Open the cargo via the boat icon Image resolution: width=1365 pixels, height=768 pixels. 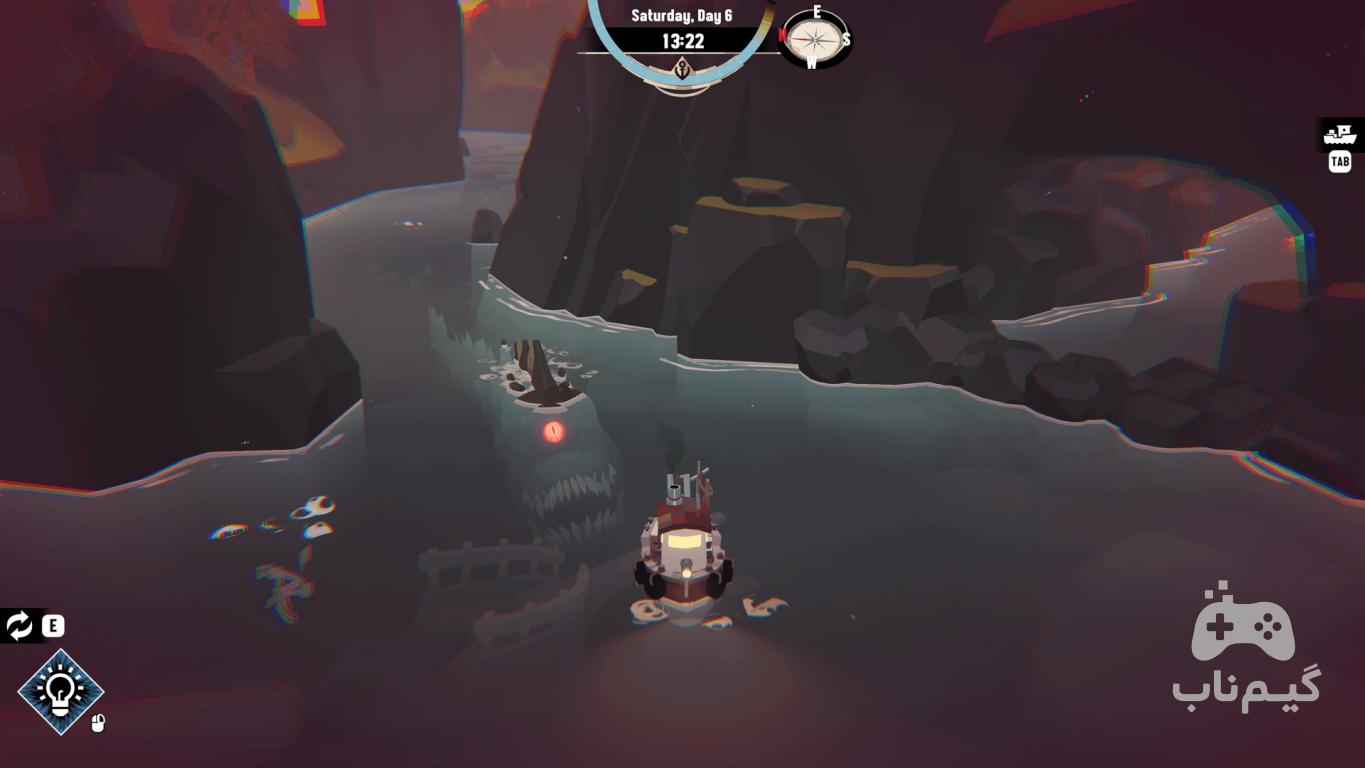point(1339,134)
